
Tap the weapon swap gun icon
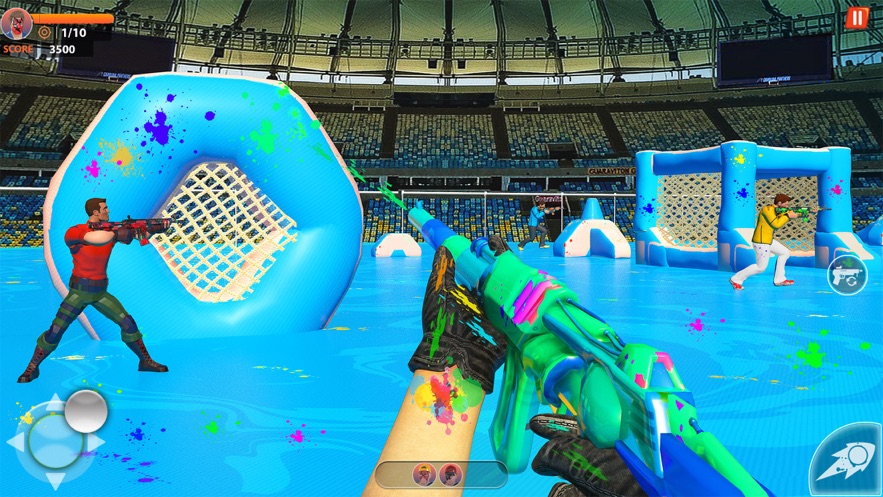(846, 275)
